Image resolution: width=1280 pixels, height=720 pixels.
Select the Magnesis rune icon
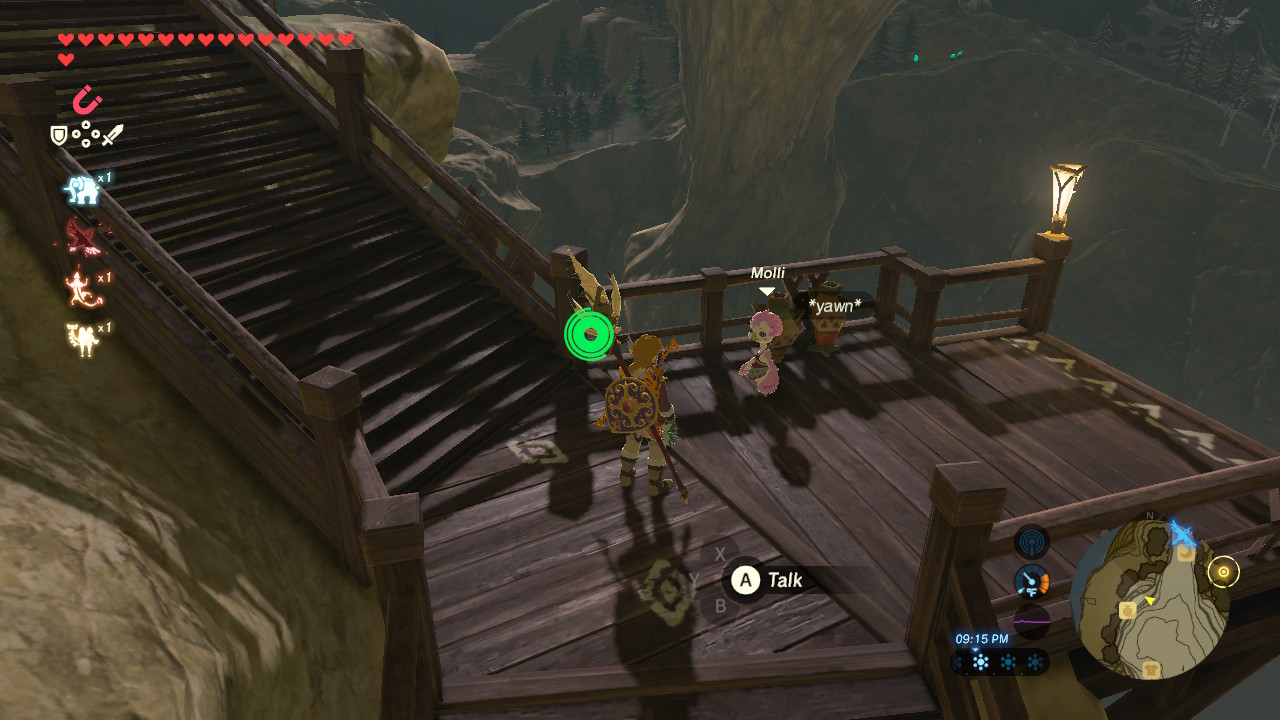pos(88,98)
